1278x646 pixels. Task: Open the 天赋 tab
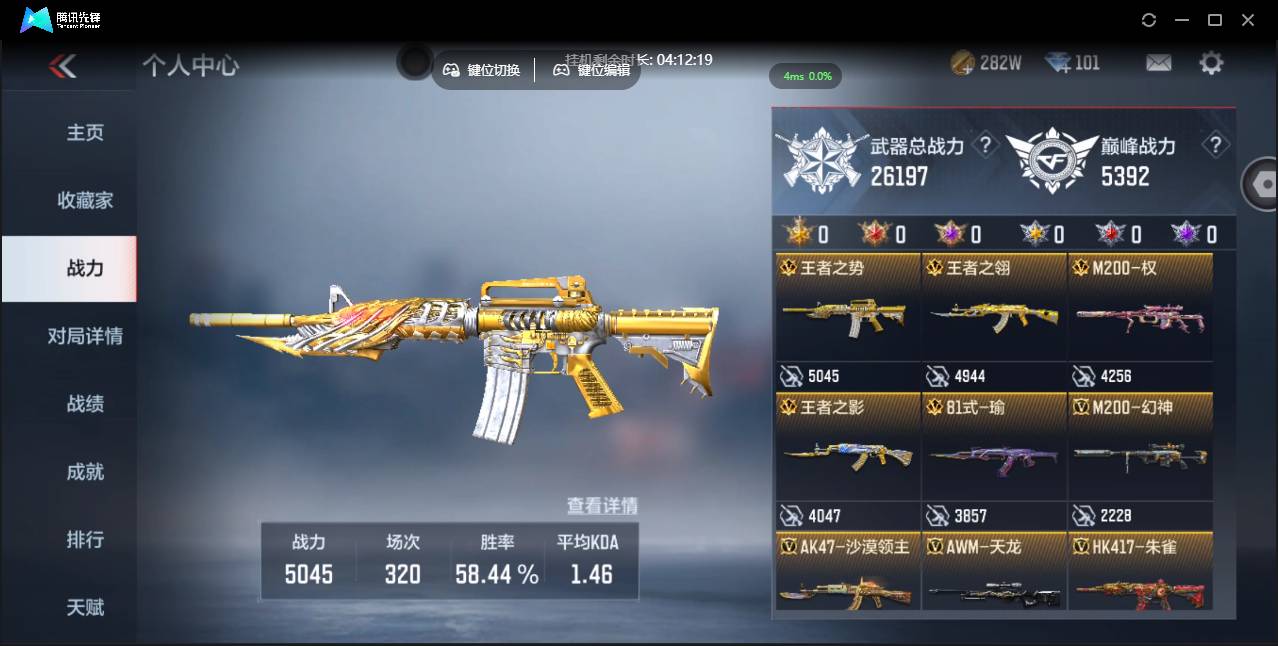pyautogui.click(x=85, y=607)
